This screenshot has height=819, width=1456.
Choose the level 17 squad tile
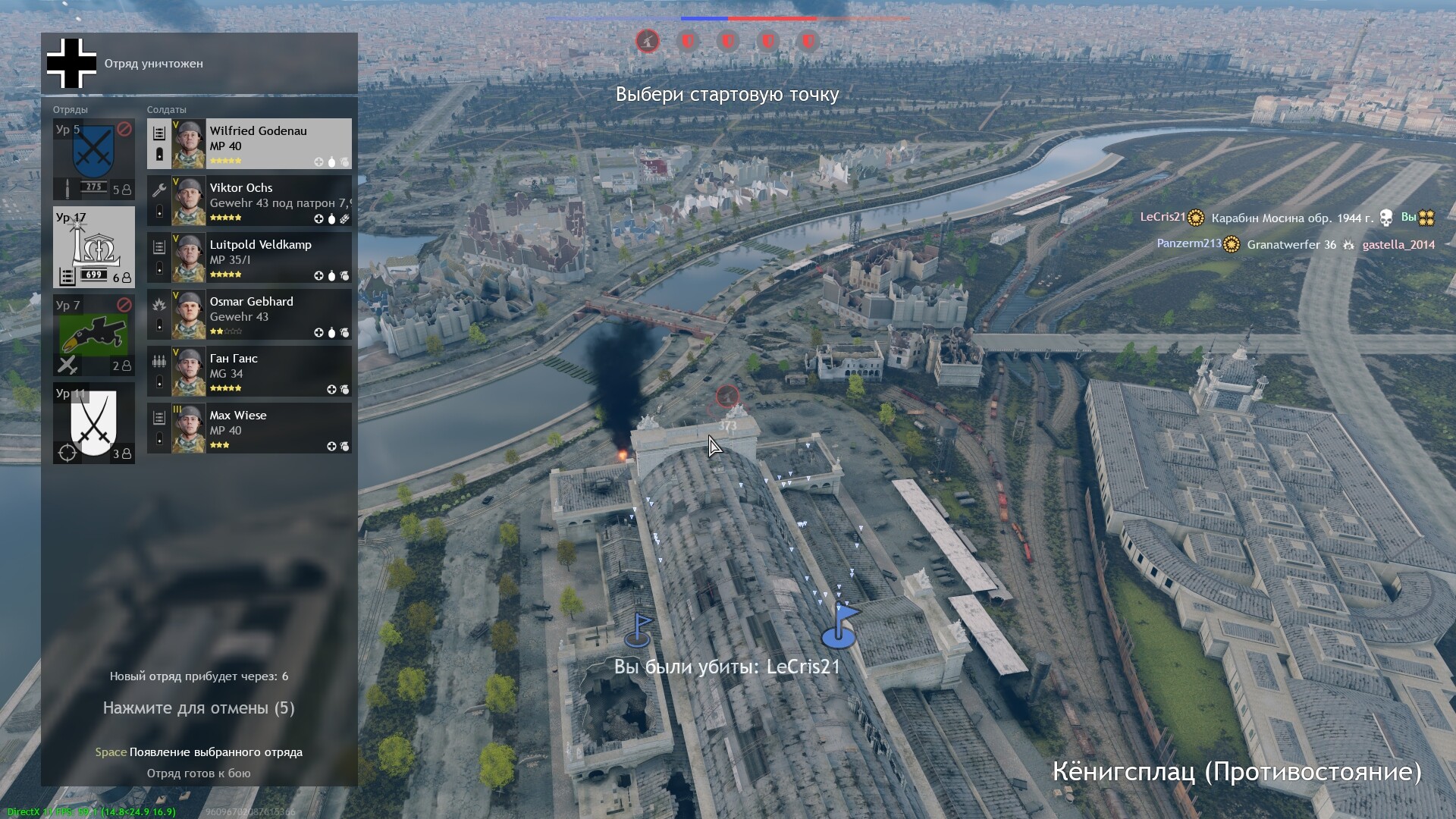(x=93, y=247)
